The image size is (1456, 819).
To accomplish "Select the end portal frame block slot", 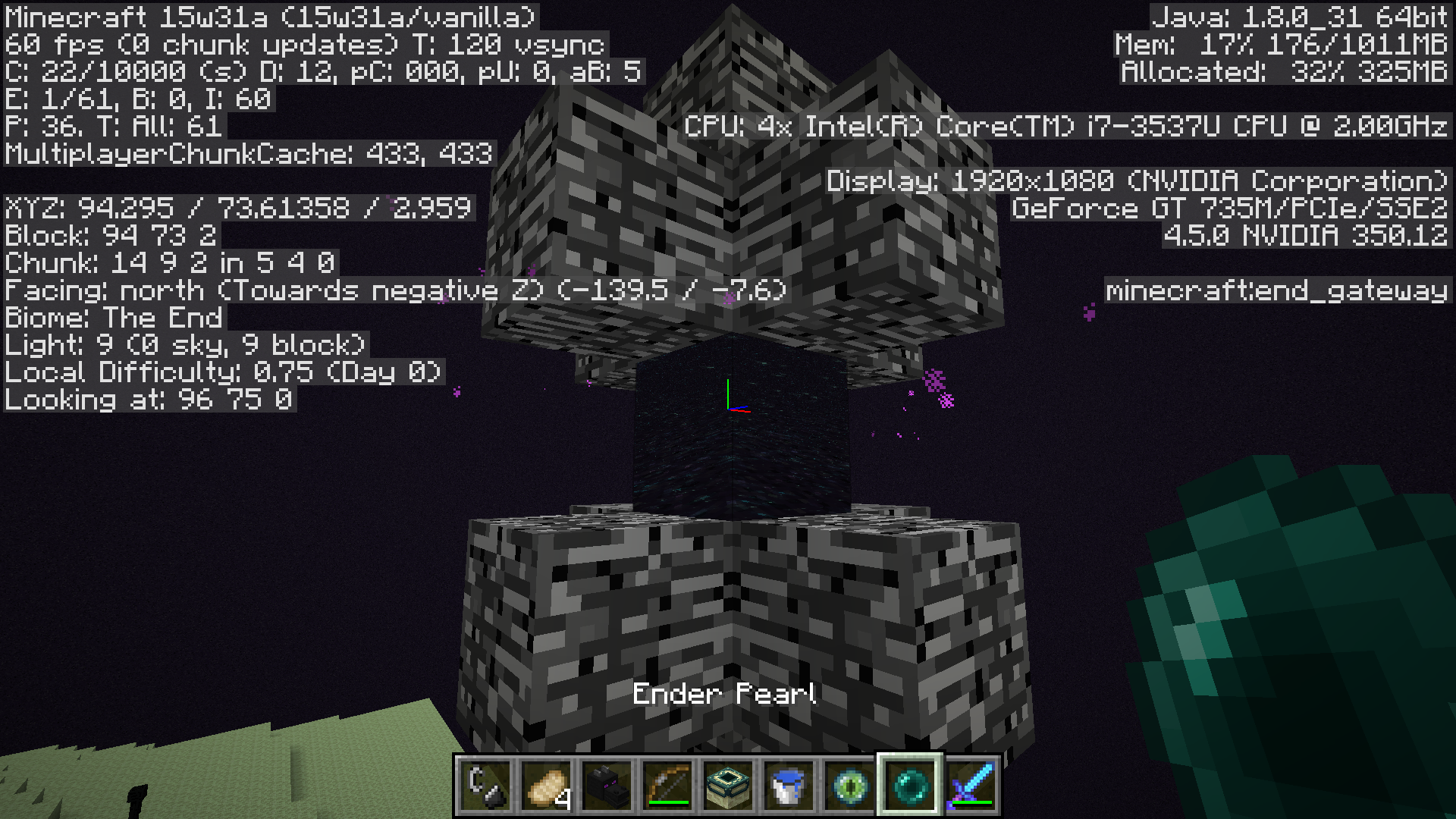I will pos(728,785).
